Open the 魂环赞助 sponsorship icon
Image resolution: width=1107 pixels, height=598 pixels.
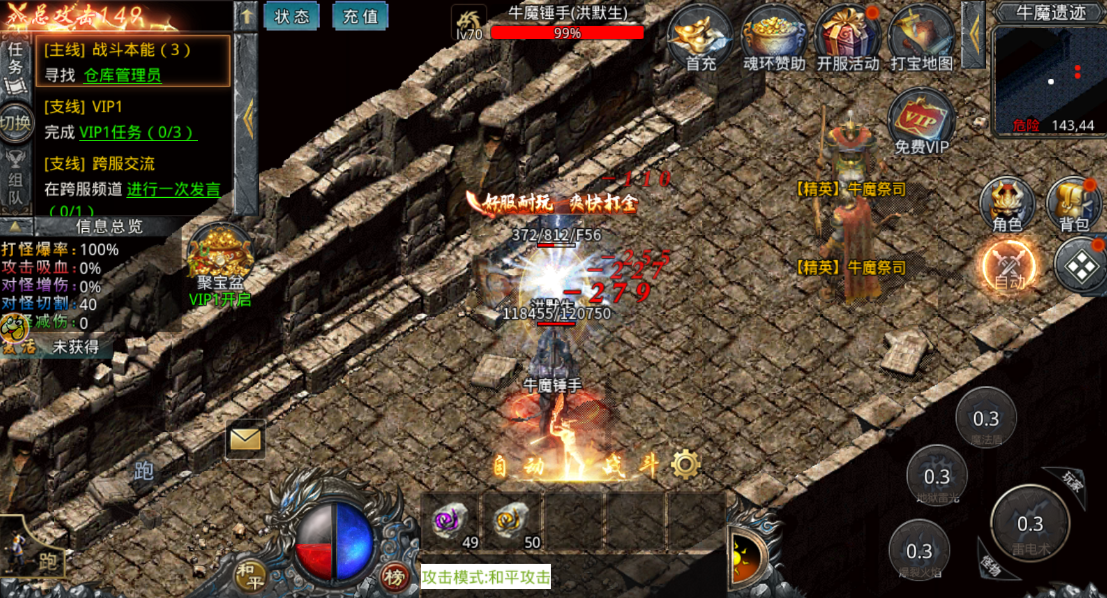(x=773, y=38)
